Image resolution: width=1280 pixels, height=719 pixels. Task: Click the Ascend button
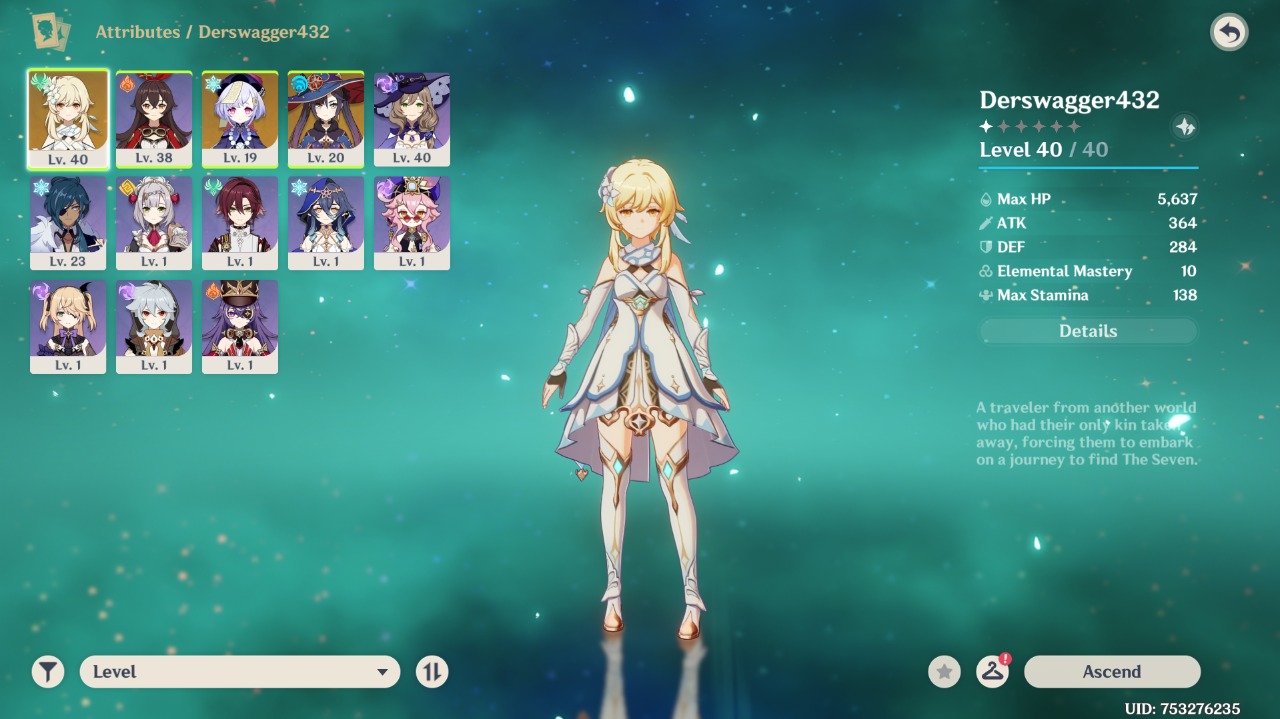click(x=1112, y=672)
